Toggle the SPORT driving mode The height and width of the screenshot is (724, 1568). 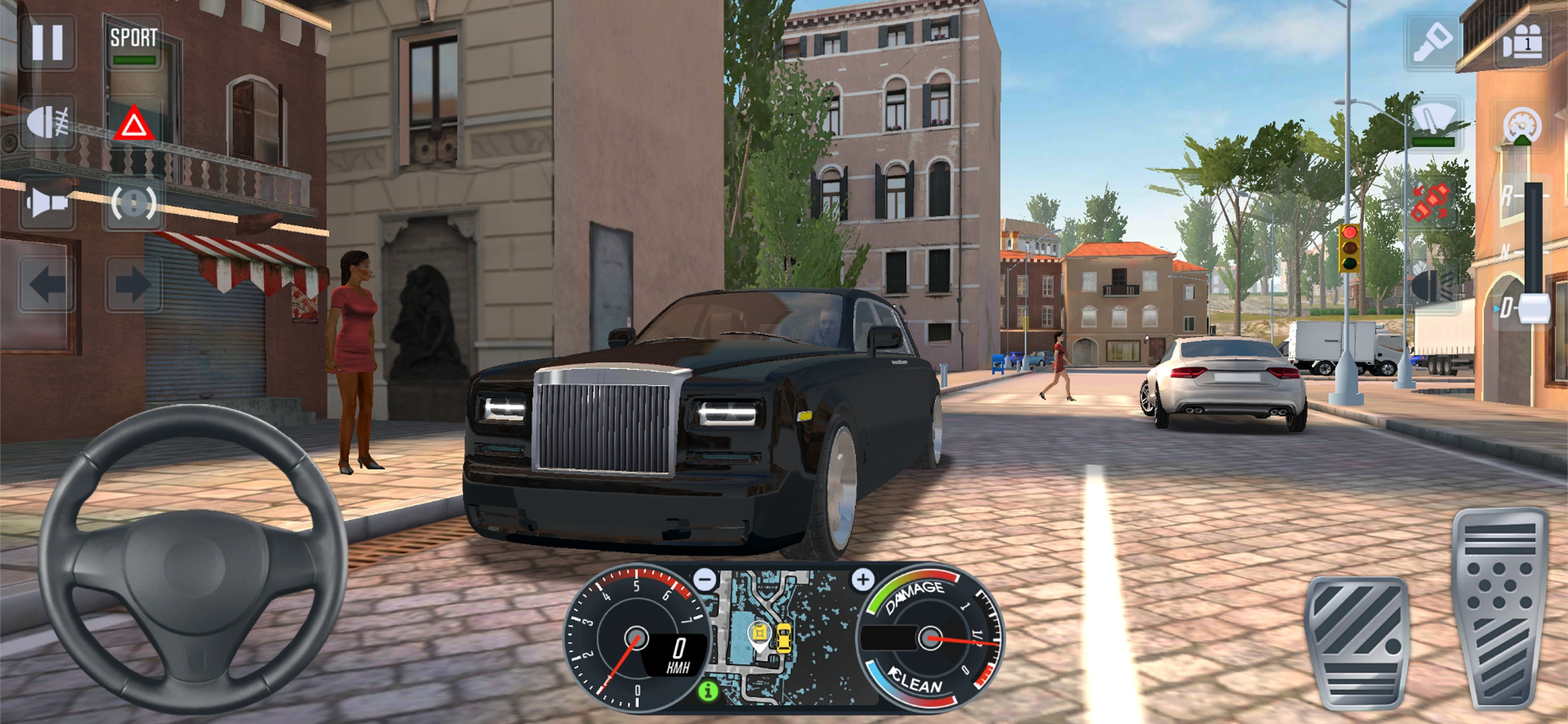pos(134,44)
